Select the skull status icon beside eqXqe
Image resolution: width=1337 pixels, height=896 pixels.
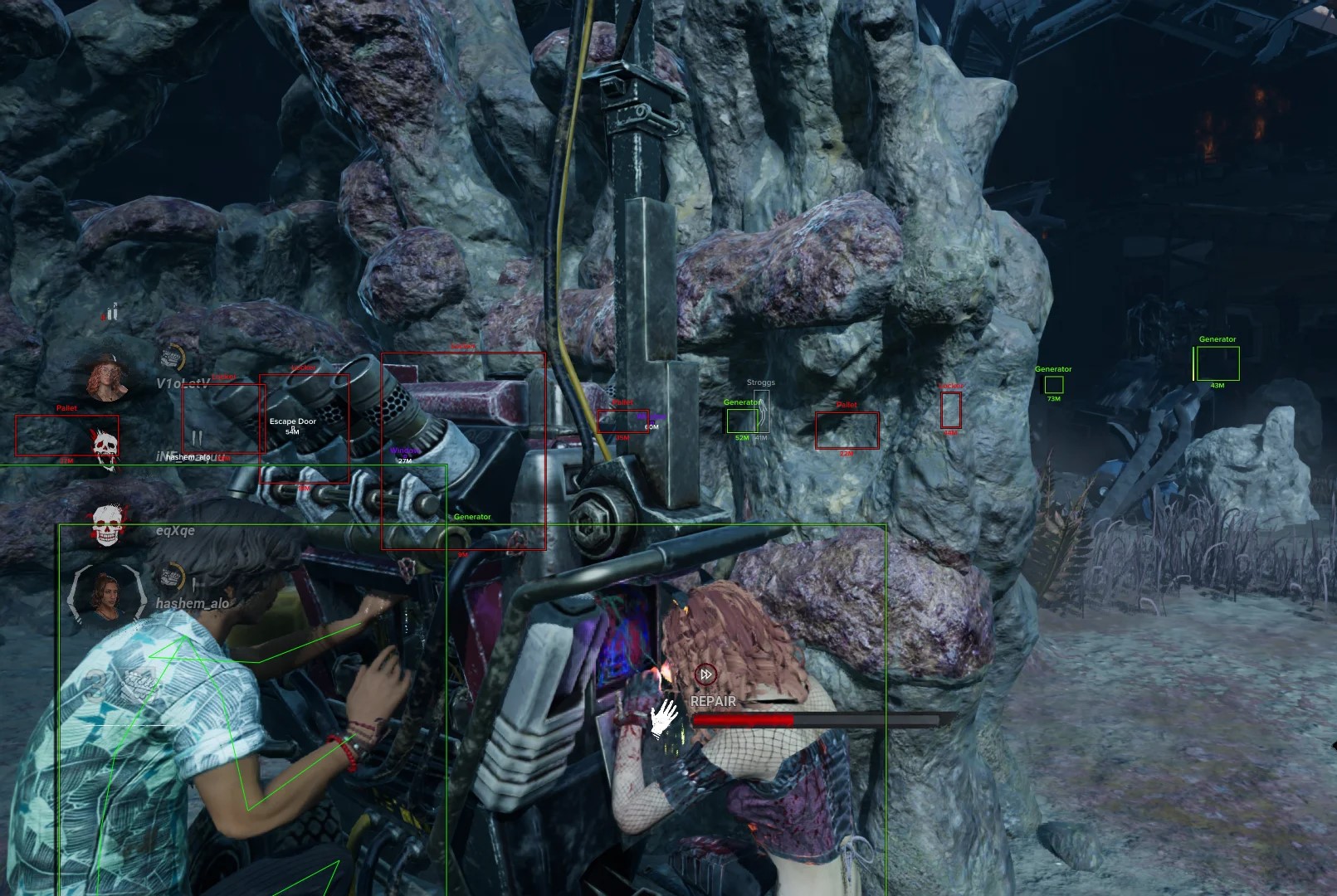pyautogui.click(x=106, y=525)
